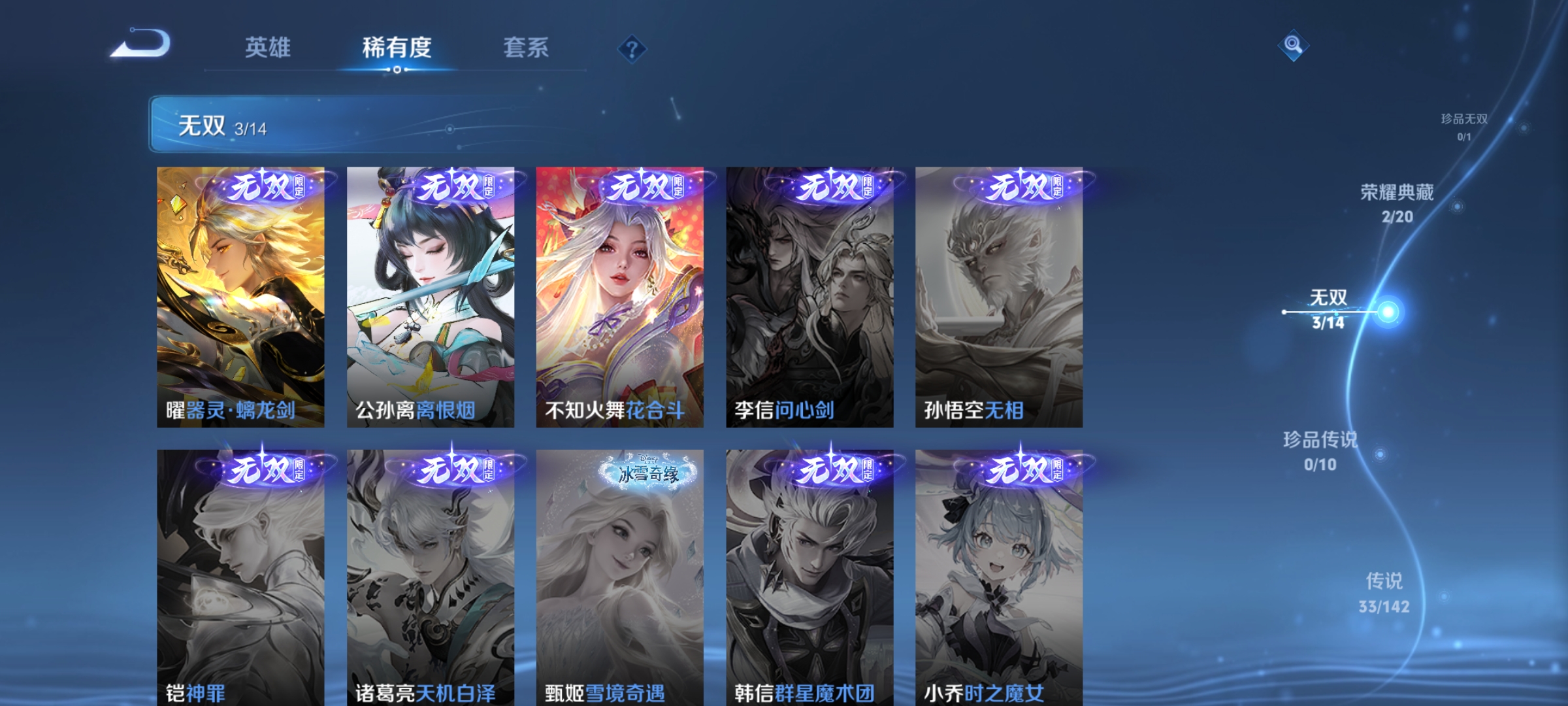Select the unowned 铠神罪 skin card
This screenshot has height=706, width=1568.
point(242,575)
